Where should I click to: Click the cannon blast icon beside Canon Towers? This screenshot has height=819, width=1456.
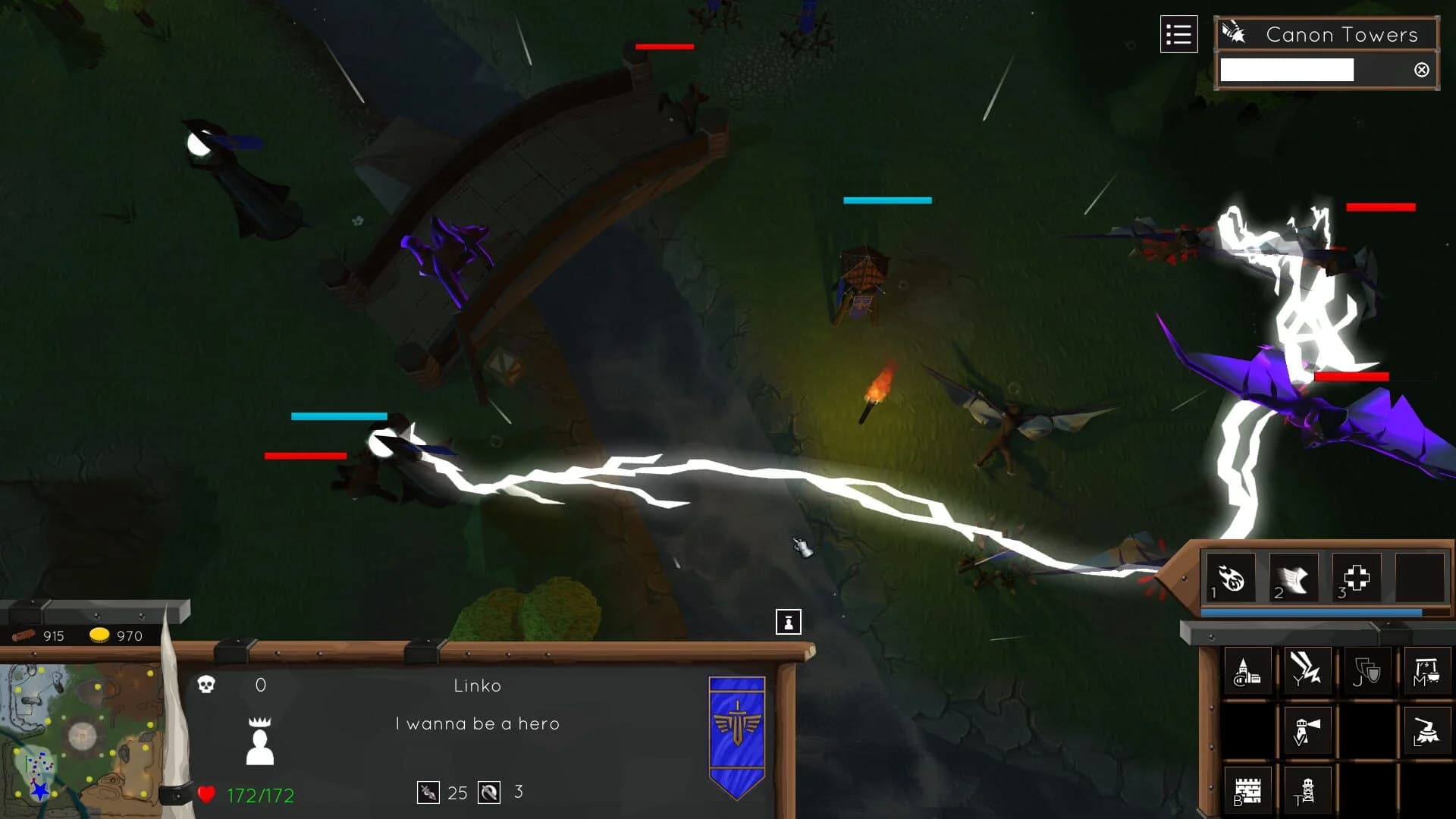[x=1235, y=32]
